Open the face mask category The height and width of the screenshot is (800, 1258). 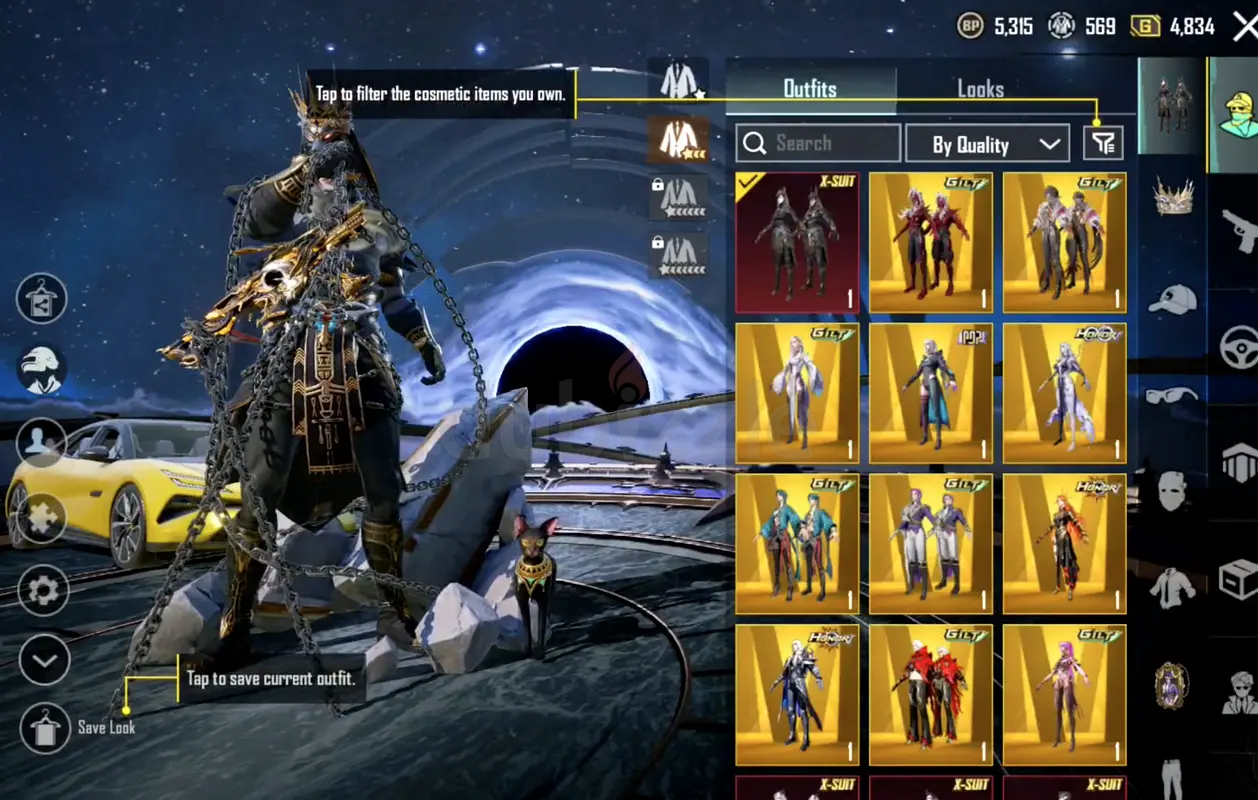[1172, 492]
